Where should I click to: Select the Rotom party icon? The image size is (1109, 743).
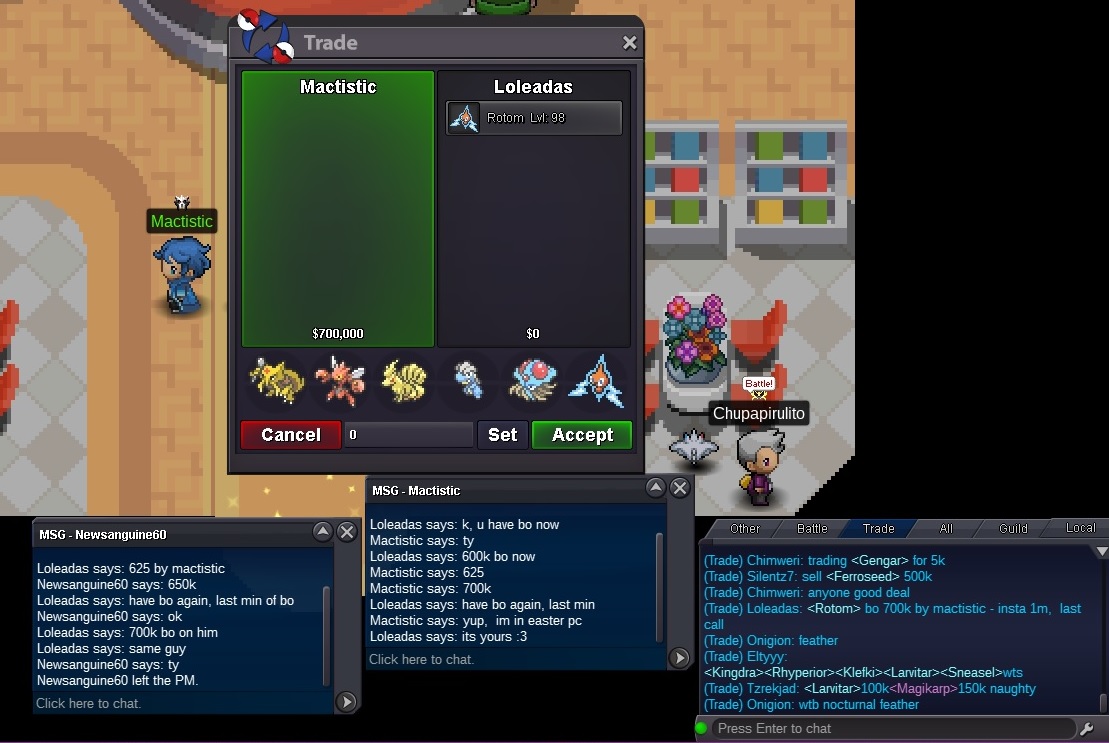[597, 381]
